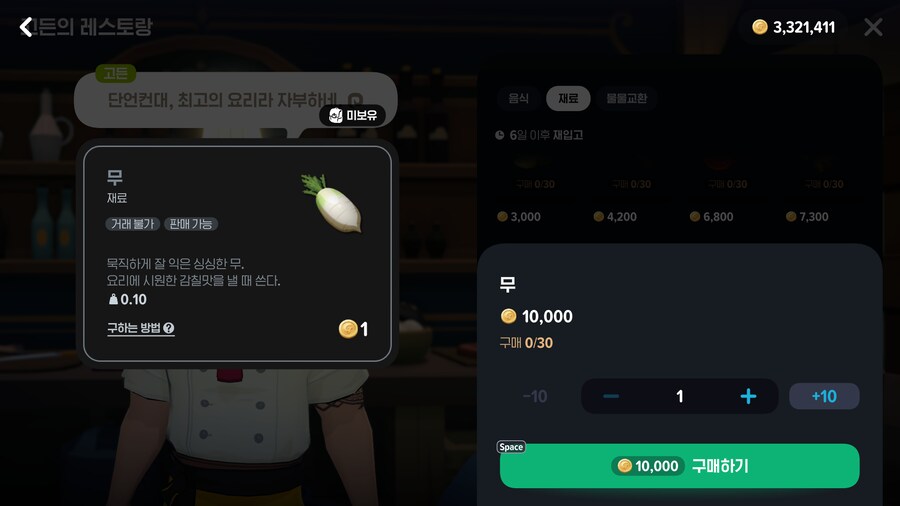The image size is (900, 506).
Task: Choose the ingredient priced 4,200
Action: (x=616, y=190)
